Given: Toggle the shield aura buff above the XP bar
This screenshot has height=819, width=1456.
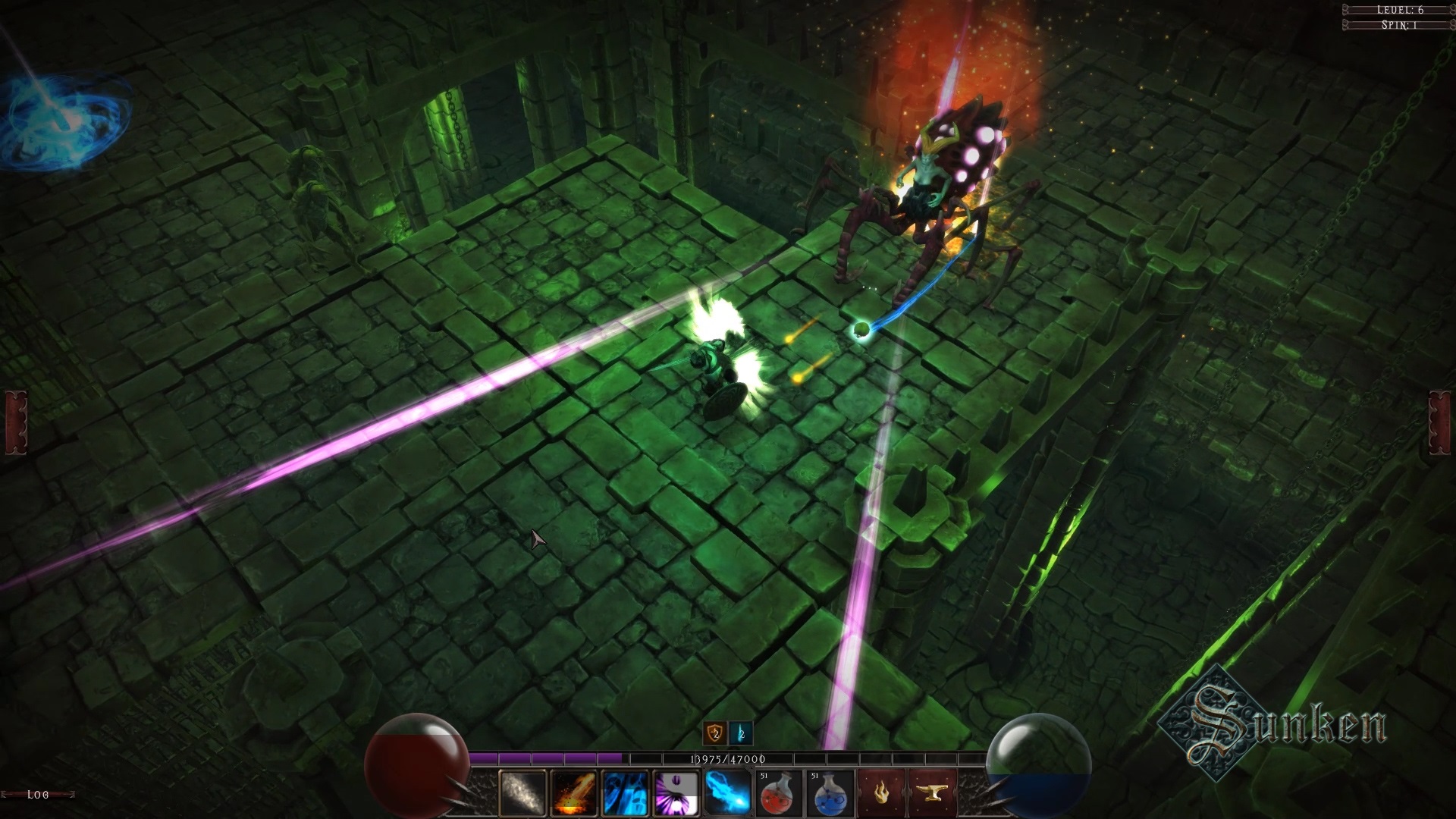Looking at the screenshot, I should (x=715, y=733).
